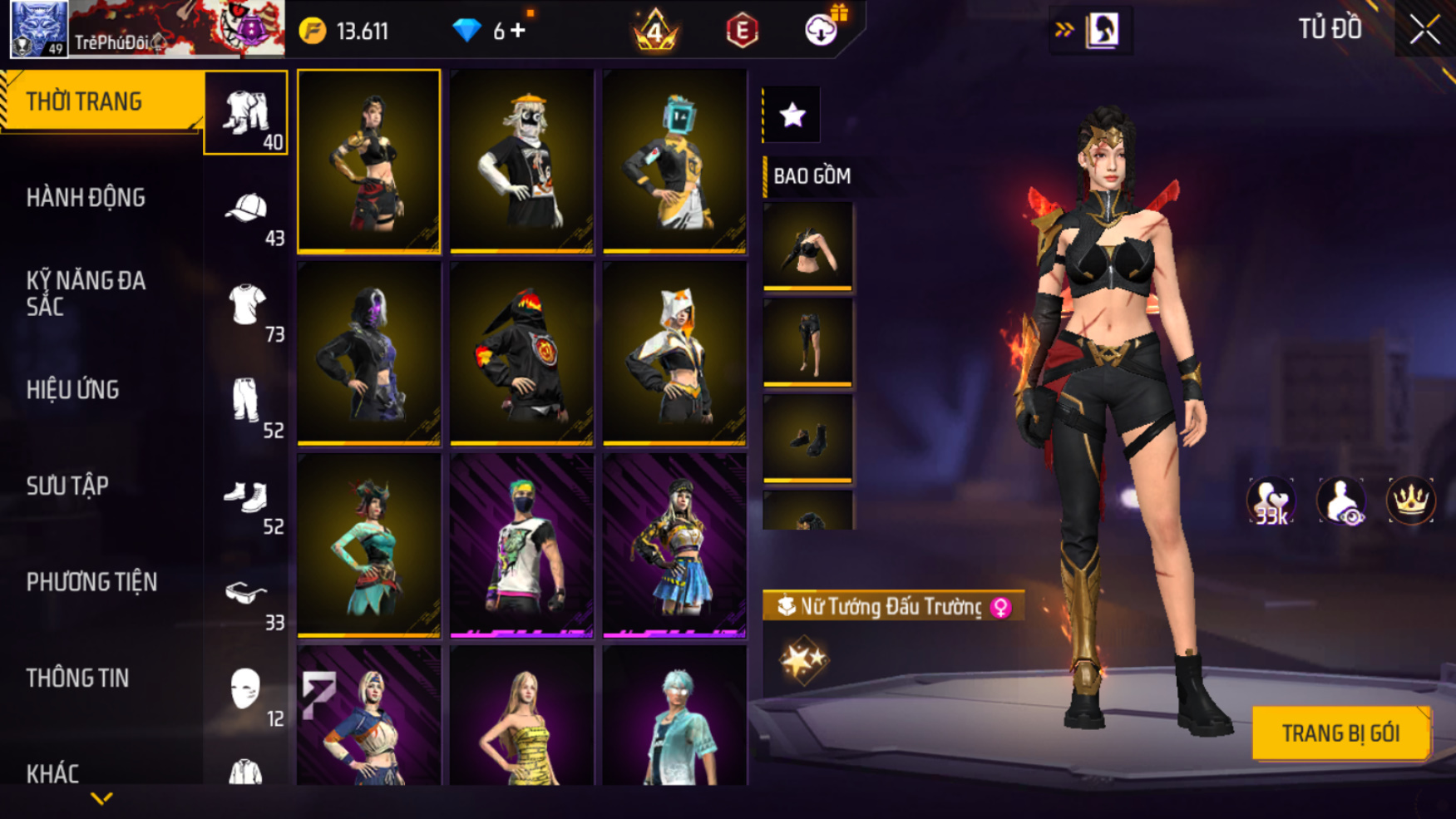Viewport: 1456px width, 819px height.
Task: Toggle the favorite star button
Action: tap(792, 115)
